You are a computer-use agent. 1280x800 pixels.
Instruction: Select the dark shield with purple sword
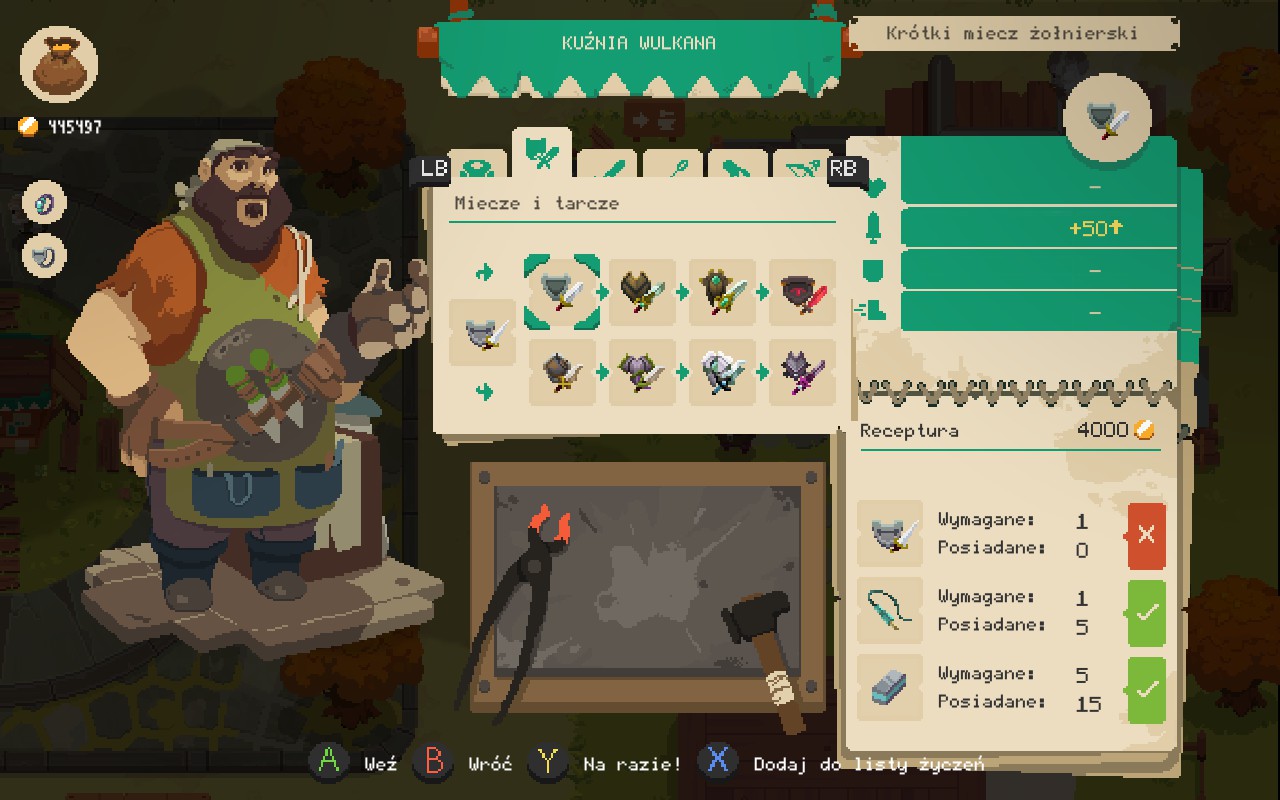tap(802, 372)
